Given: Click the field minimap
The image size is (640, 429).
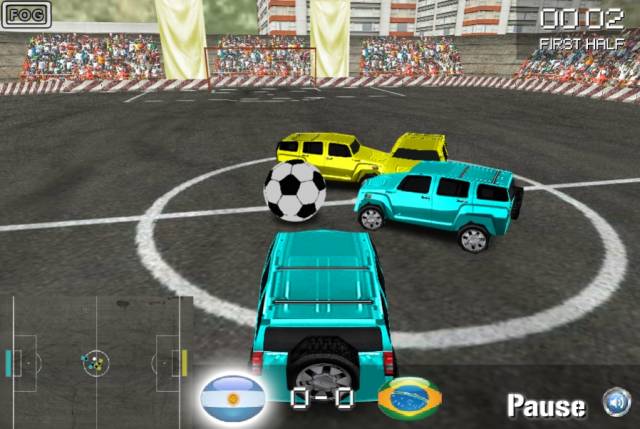Looking at the screenshot, I should click(x=96, y=361).
